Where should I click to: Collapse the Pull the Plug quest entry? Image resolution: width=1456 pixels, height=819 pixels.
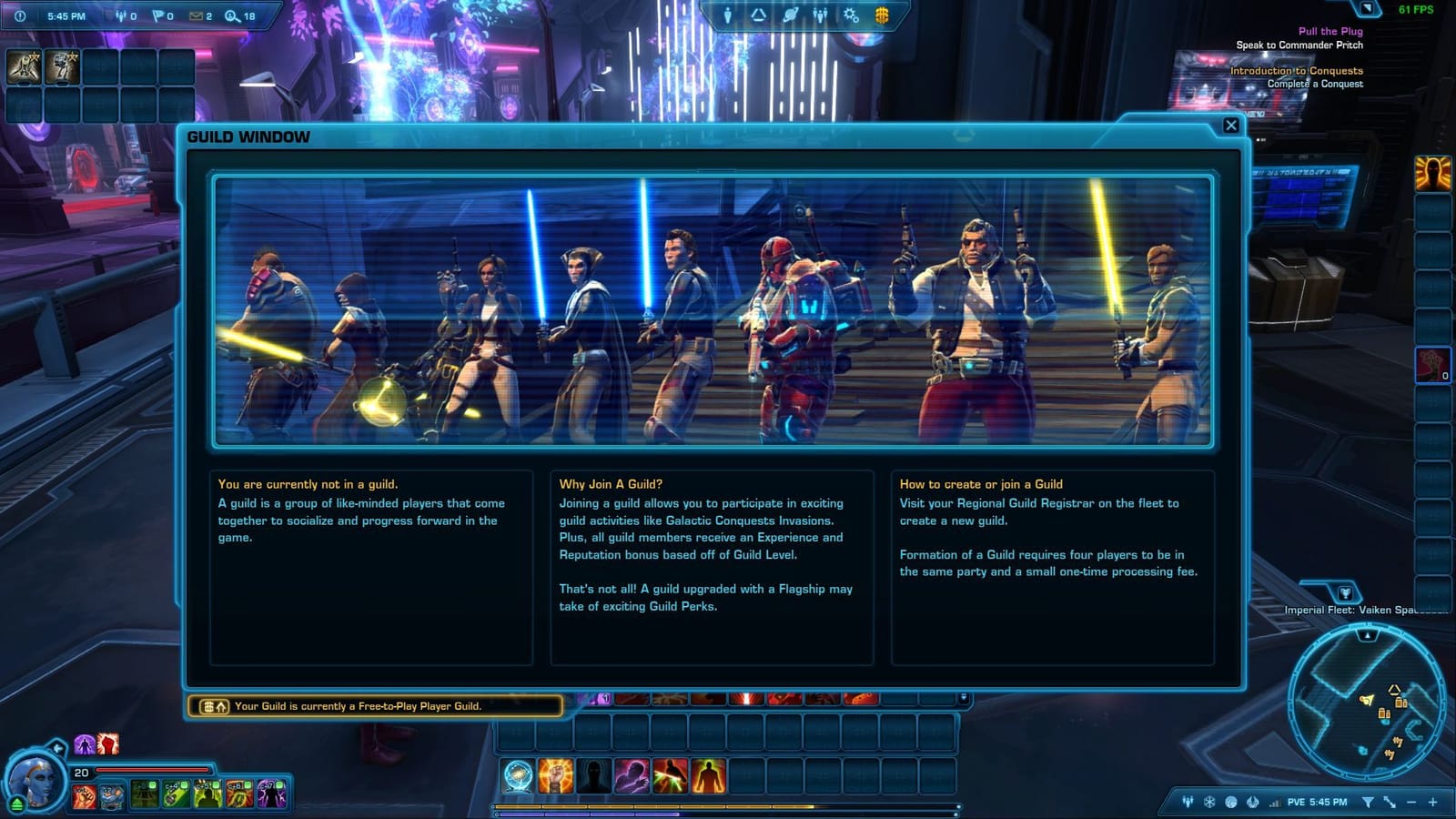coord(1330,30)
